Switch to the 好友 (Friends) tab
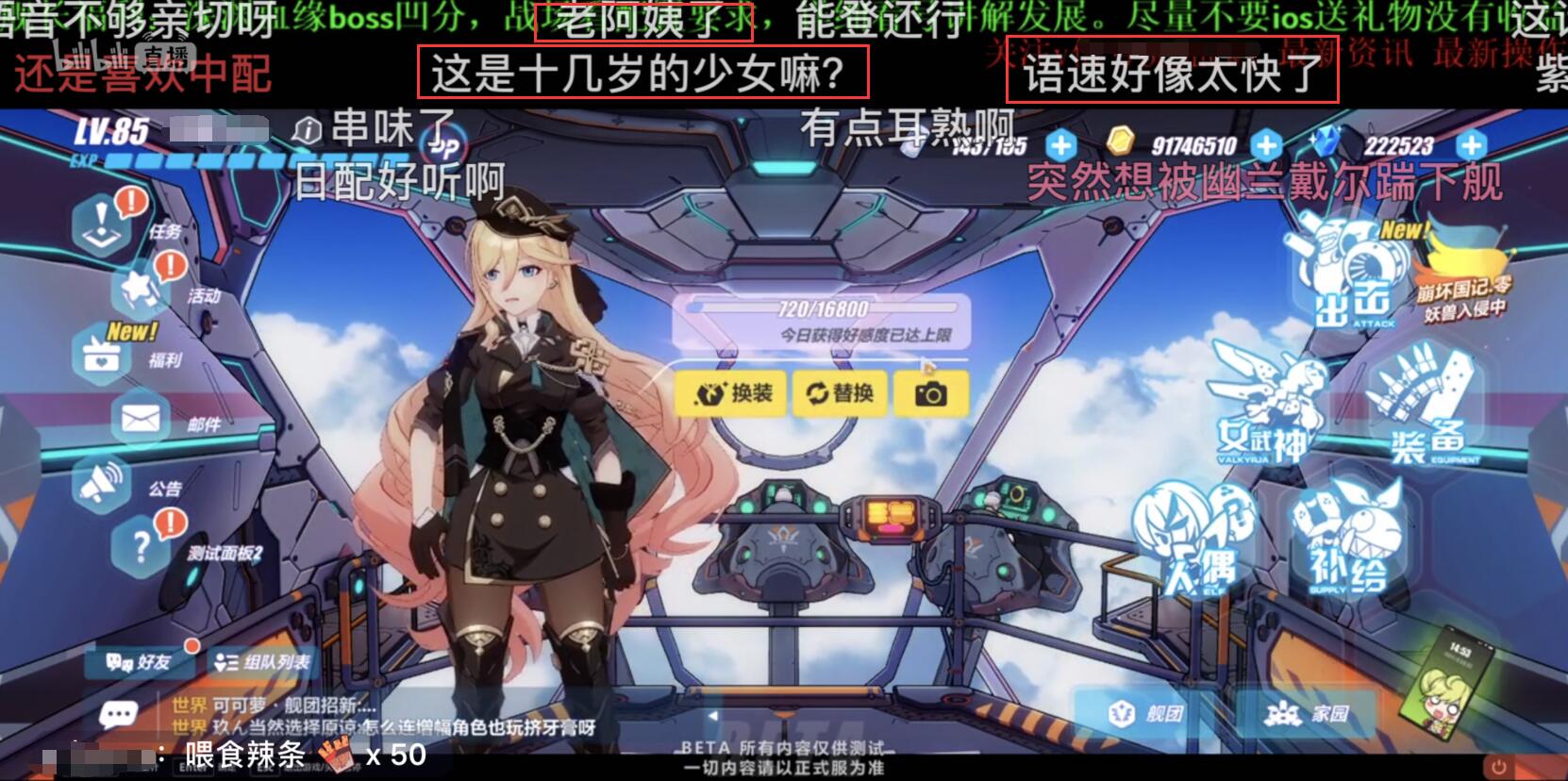Screen dimensions: 1568x781 point(137,663)
